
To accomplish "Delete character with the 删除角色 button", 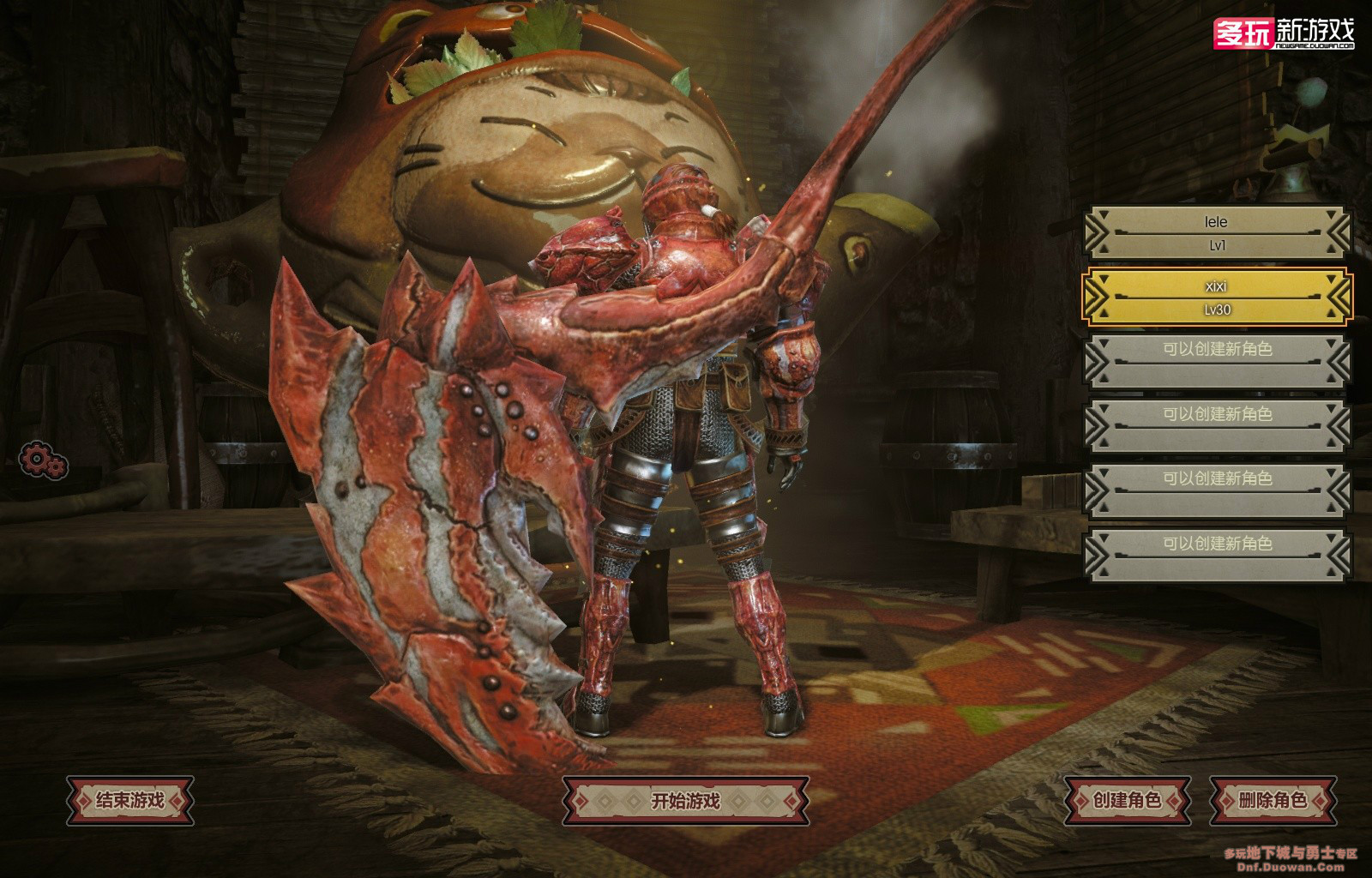I will (x=1273, y=801).
